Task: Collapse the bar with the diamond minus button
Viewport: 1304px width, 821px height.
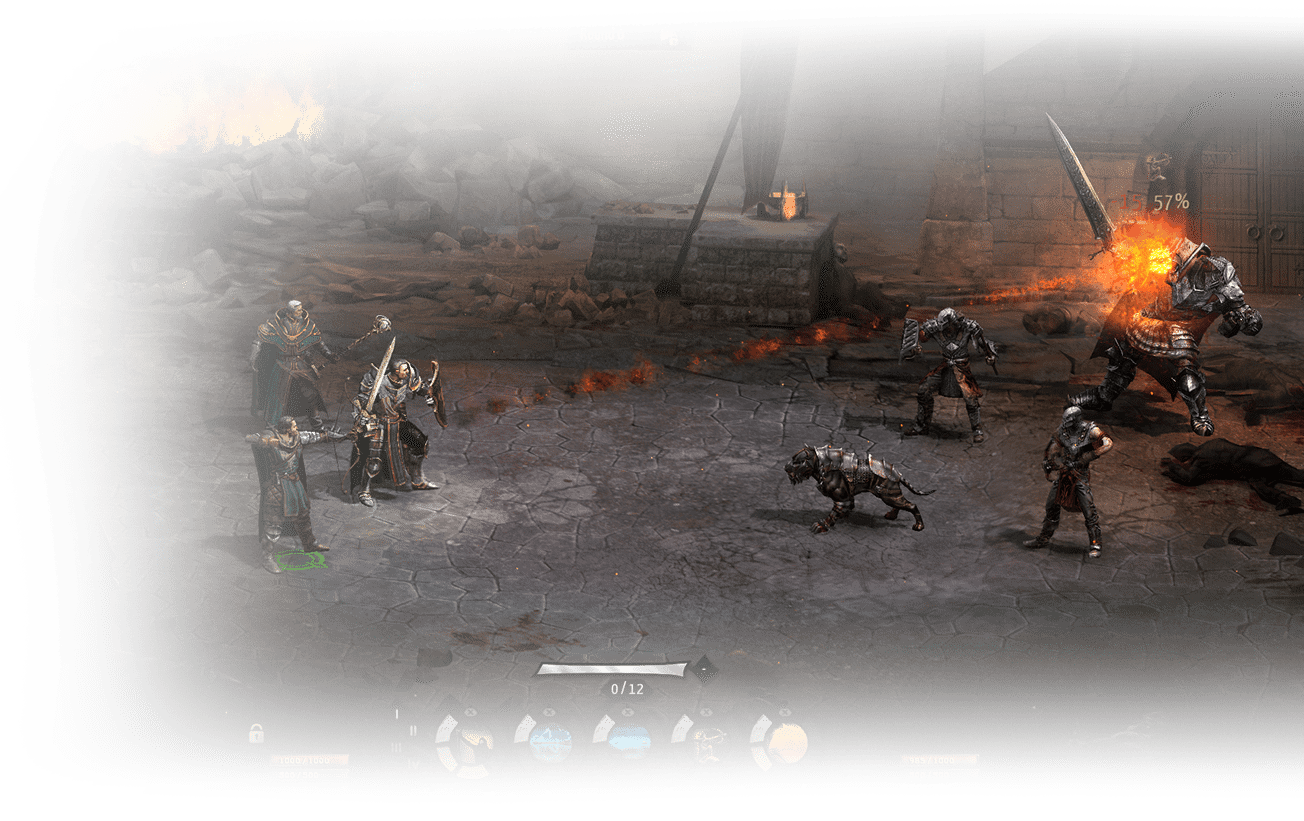Action: coord(705,667)
